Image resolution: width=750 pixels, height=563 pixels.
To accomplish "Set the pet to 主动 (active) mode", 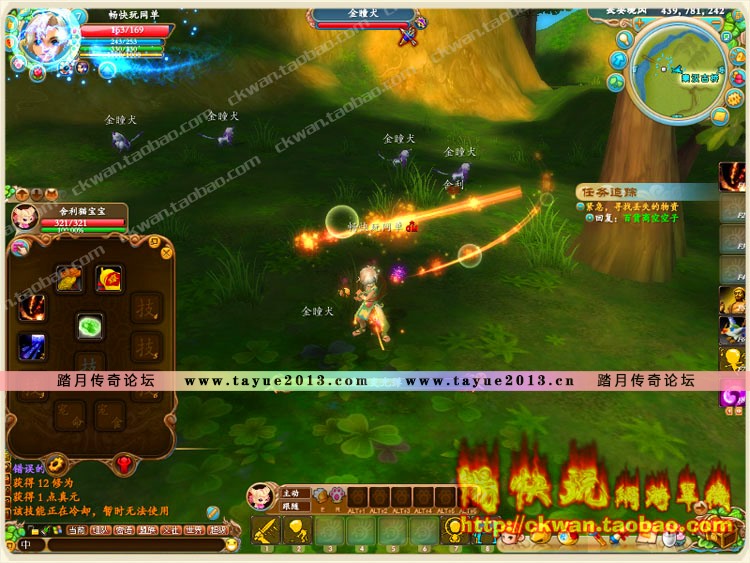I will pos(291,492).
